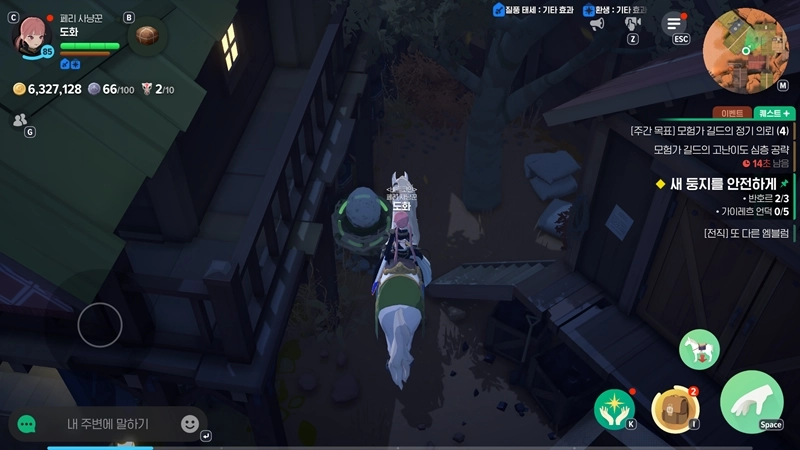800x450 pixels.
Task: Open the skills button with glowing hands
Action: click(614, 407)
